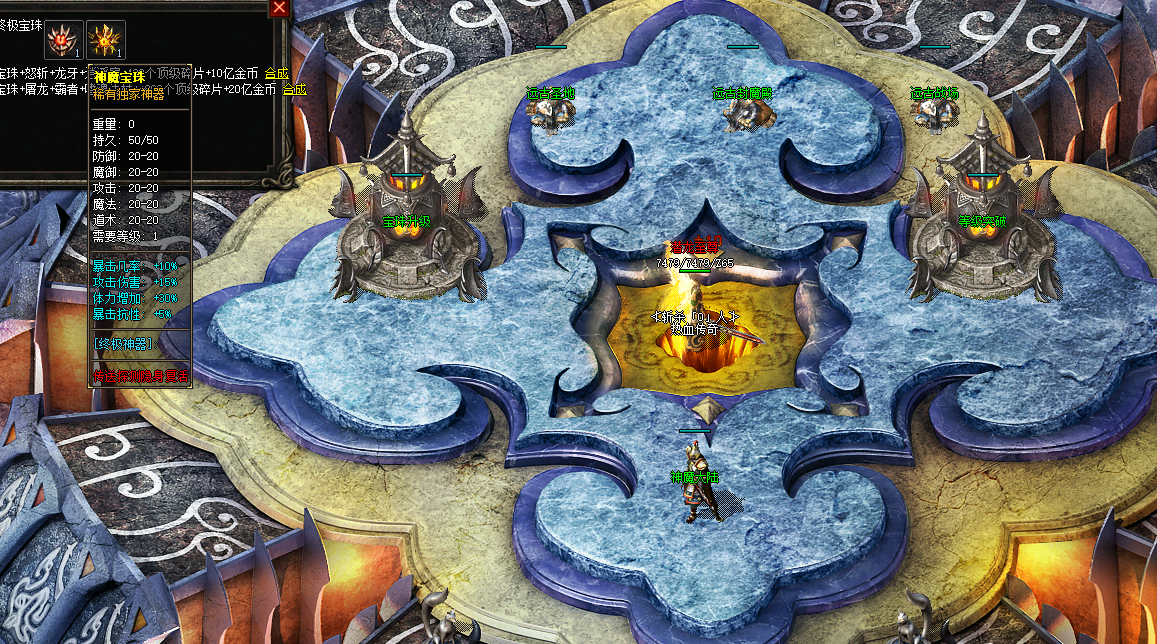The height and width of the screenshot is (644, 1157).
Task: Select the golden 神魔宝珠 orb icon
Action: pyautogui.click(x=106, y=40)
